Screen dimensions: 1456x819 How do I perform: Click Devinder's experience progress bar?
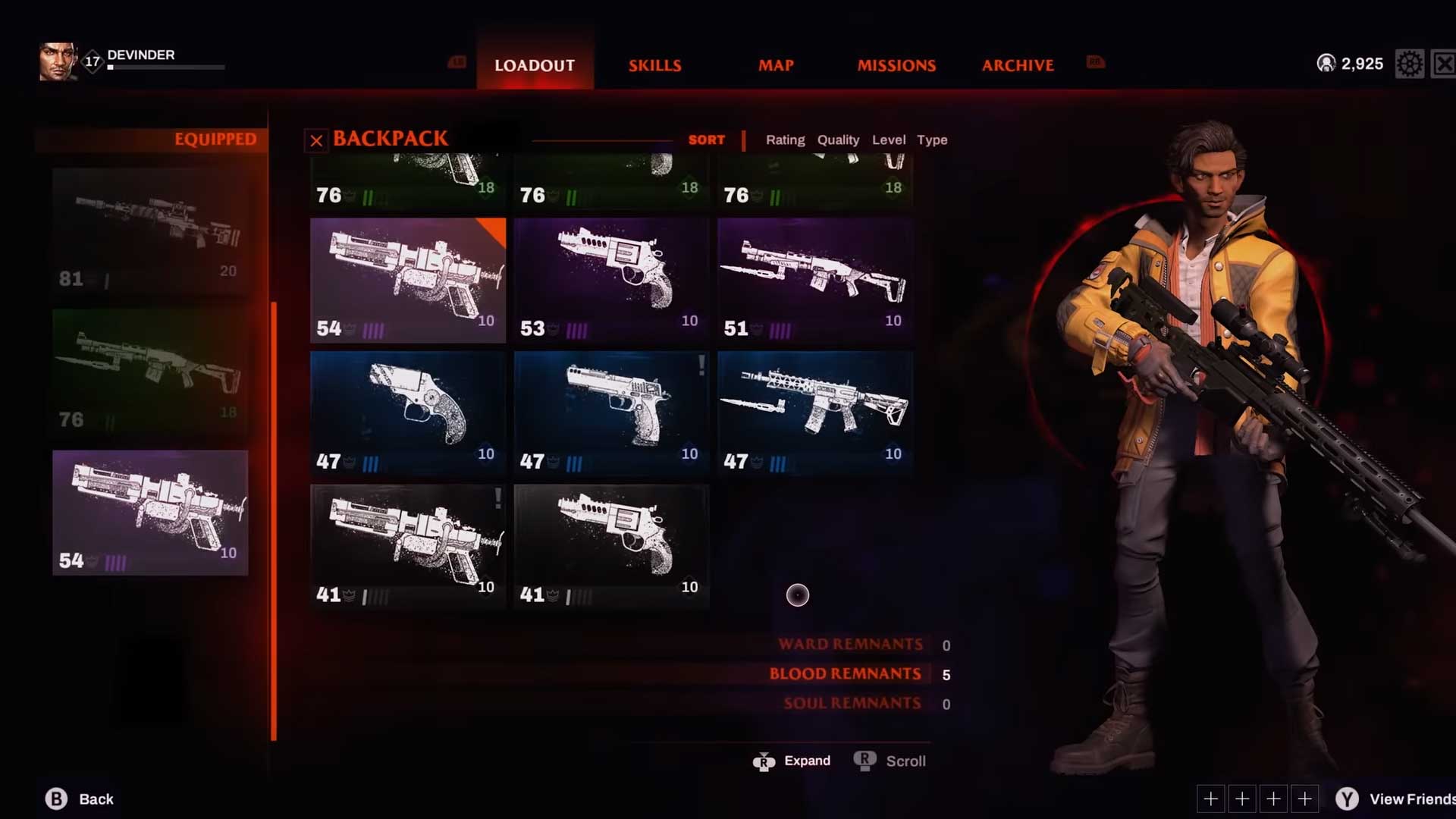coord(167,67)
